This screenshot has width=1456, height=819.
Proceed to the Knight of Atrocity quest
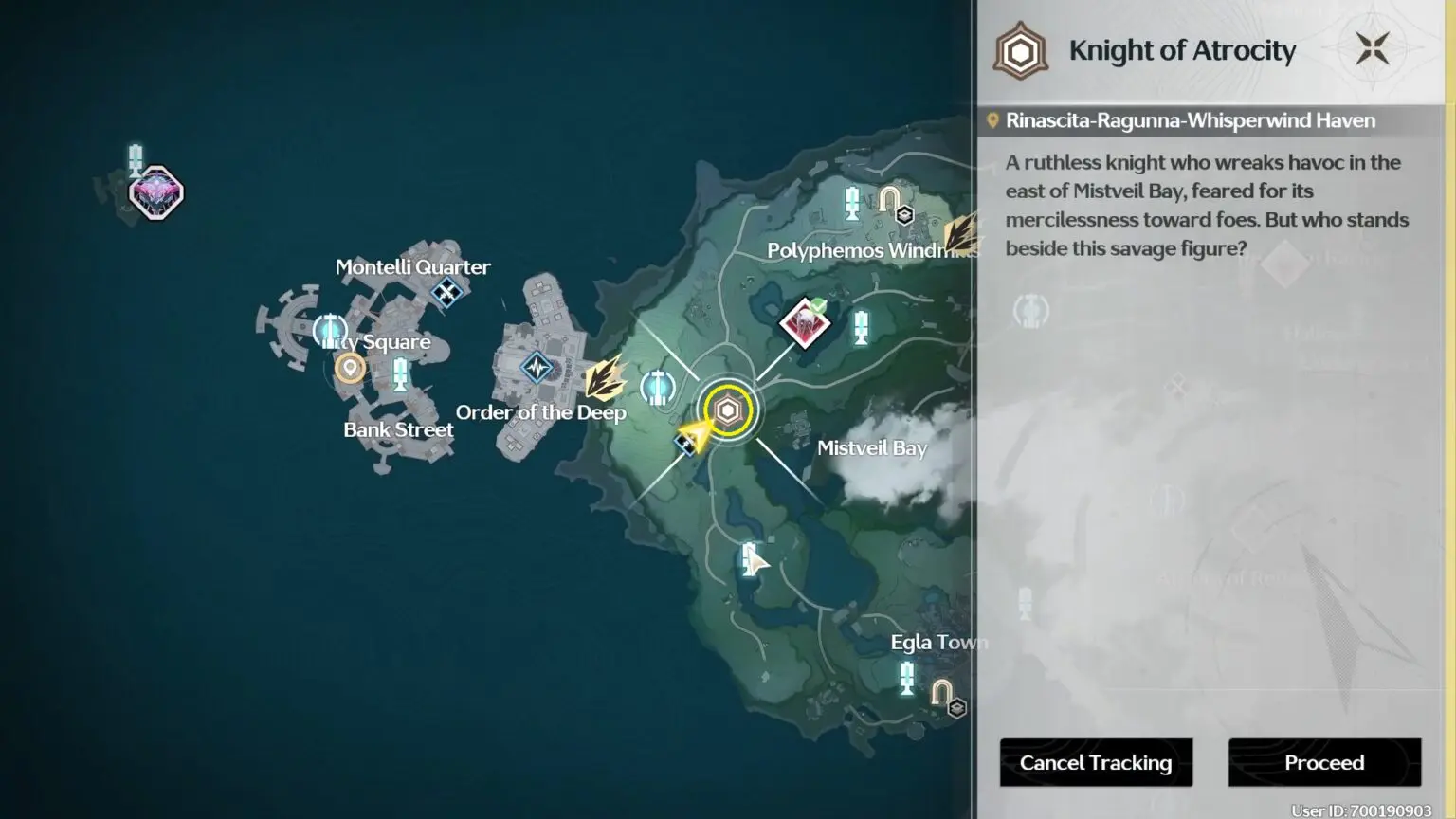(1324, 762)
